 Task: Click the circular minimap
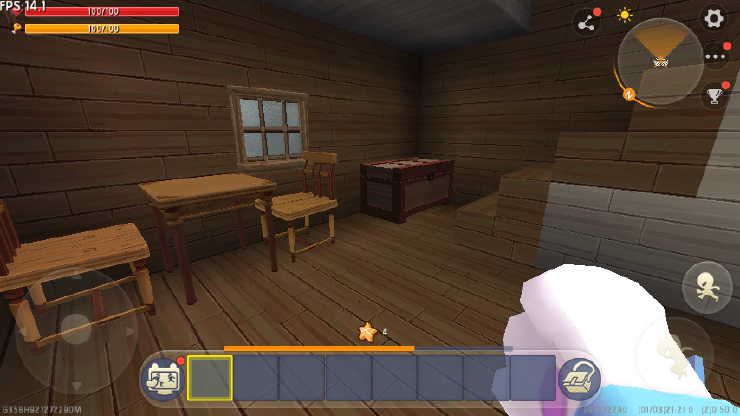pyautogui.click(x=660, y=61)
